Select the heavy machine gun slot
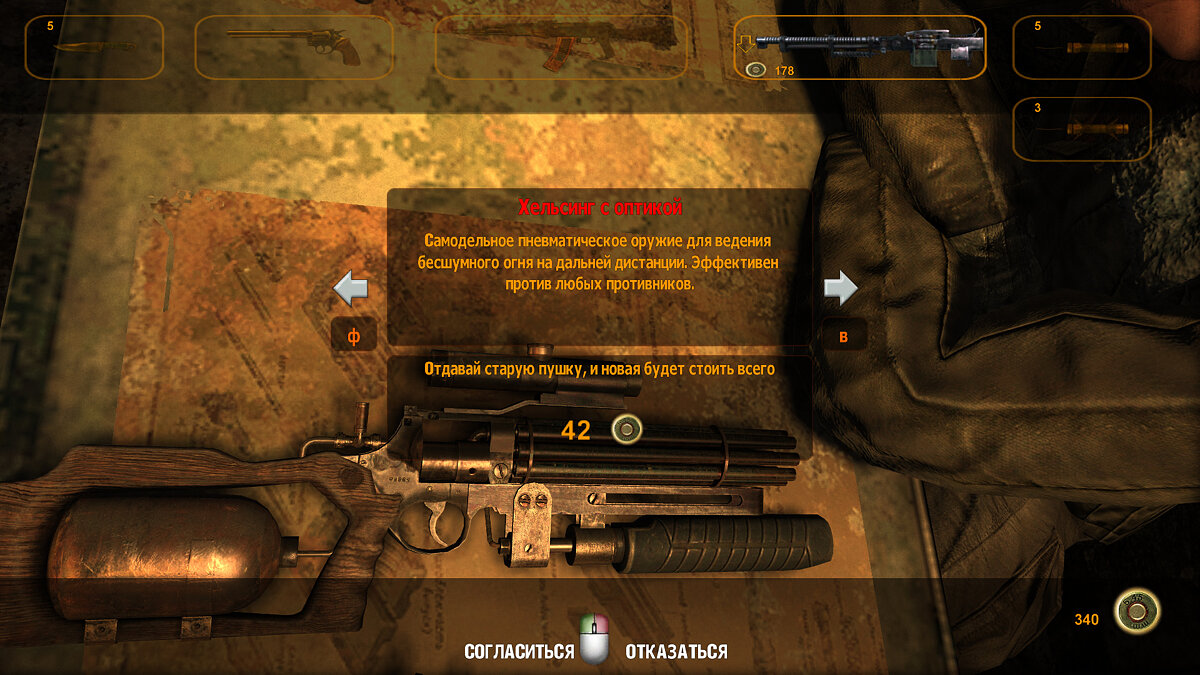The width and height of the screenshot is (1200, 675). coord(860,47)
